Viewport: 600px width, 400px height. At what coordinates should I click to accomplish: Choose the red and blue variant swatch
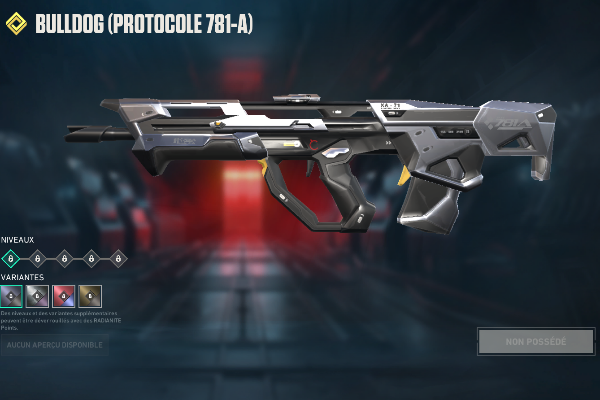(x=64, y=295)
